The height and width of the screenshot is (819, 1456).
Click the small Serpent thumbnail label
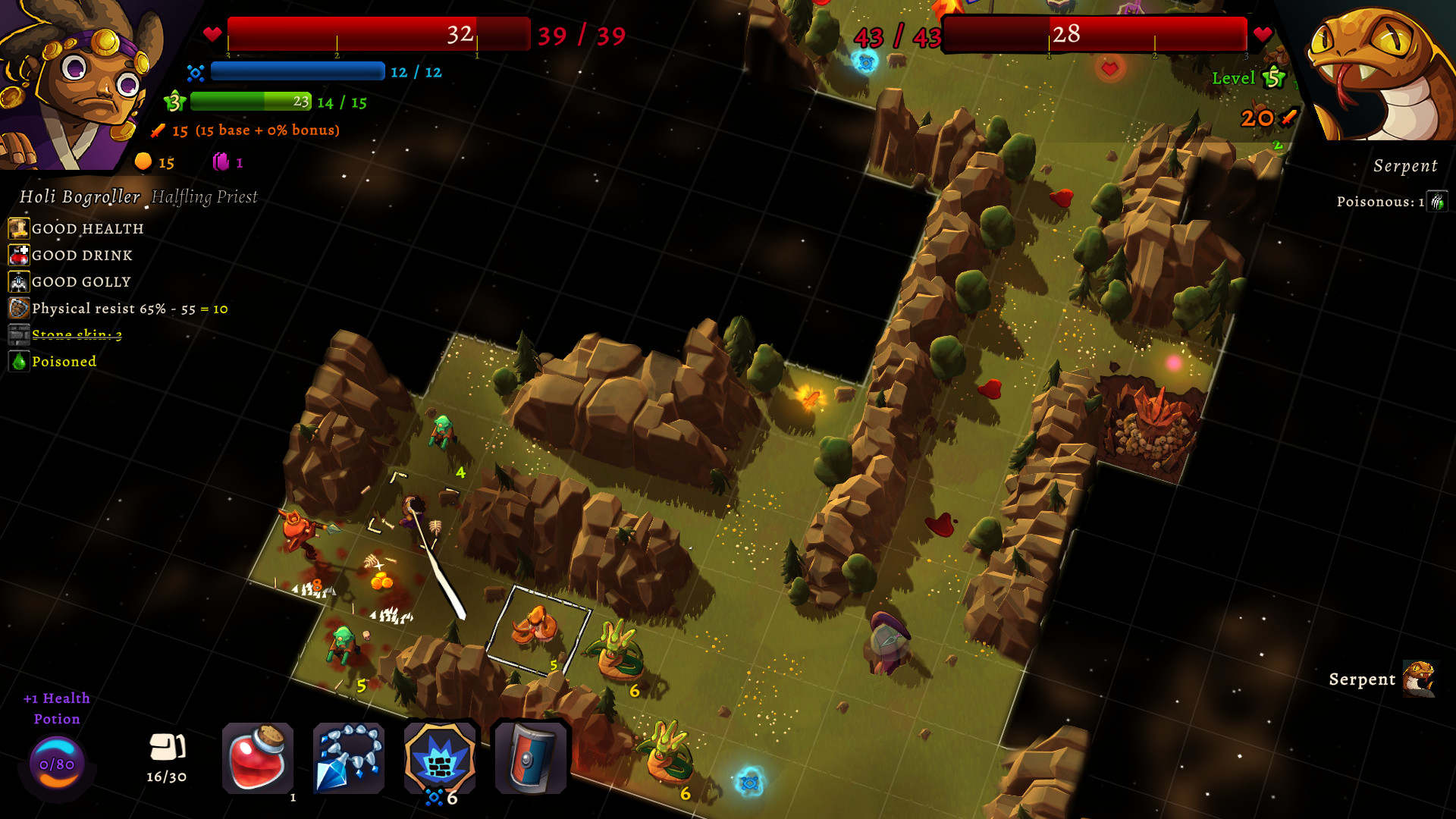pyautogui.click(x=1419, y=679)
